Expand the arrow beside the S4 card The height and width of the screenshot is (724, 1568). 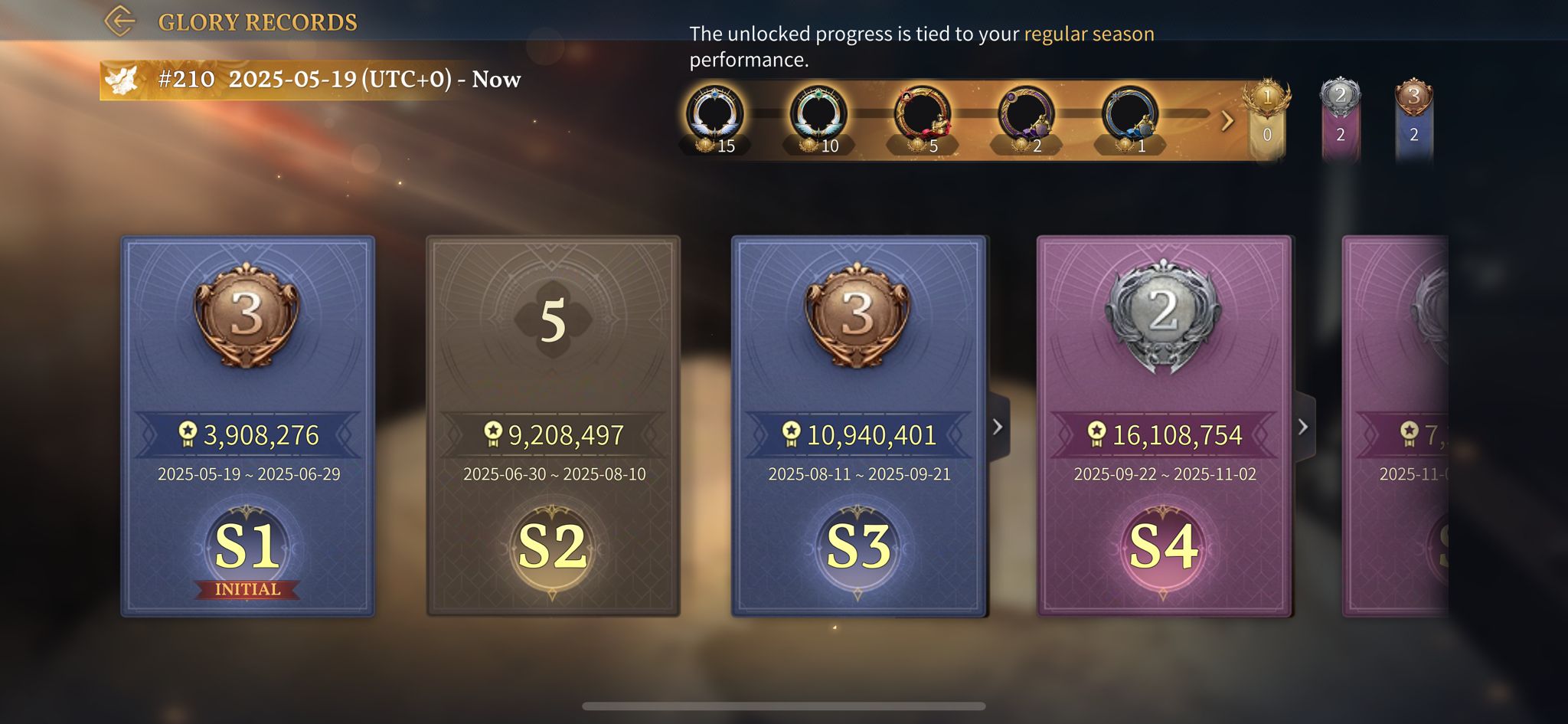point(1303,427)
